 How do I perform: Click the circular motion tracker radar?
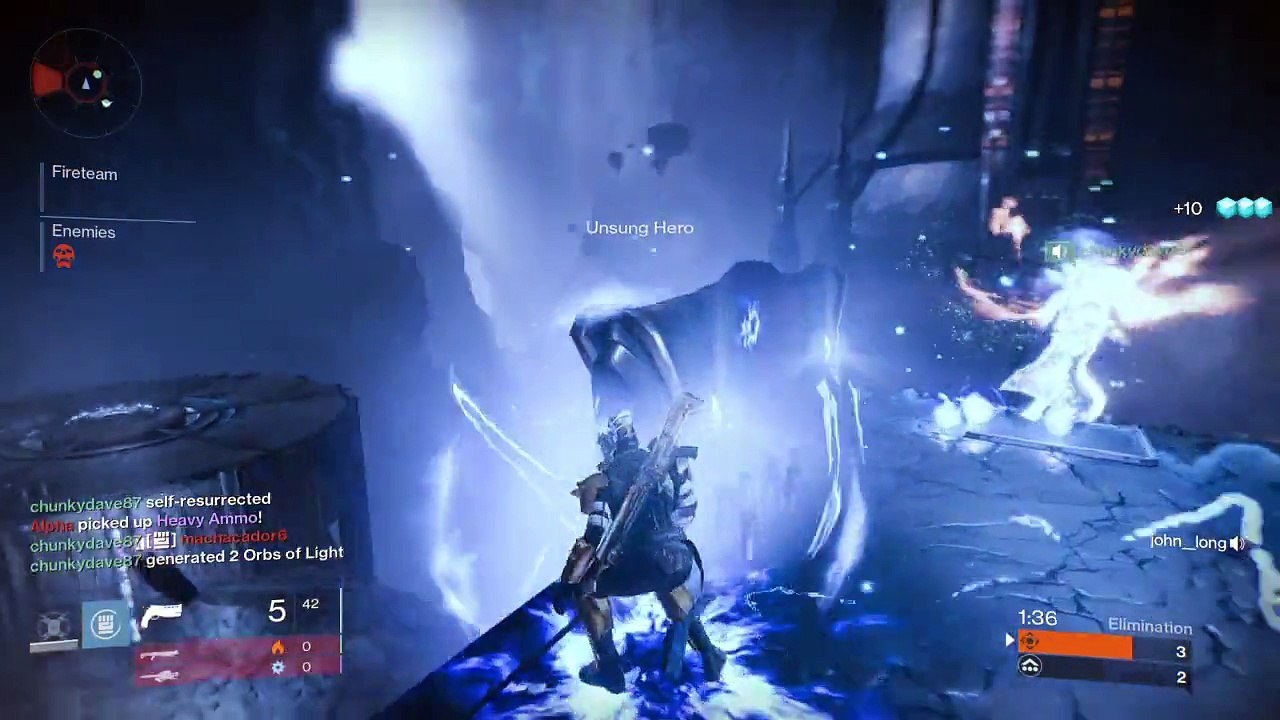pos(86,81)
